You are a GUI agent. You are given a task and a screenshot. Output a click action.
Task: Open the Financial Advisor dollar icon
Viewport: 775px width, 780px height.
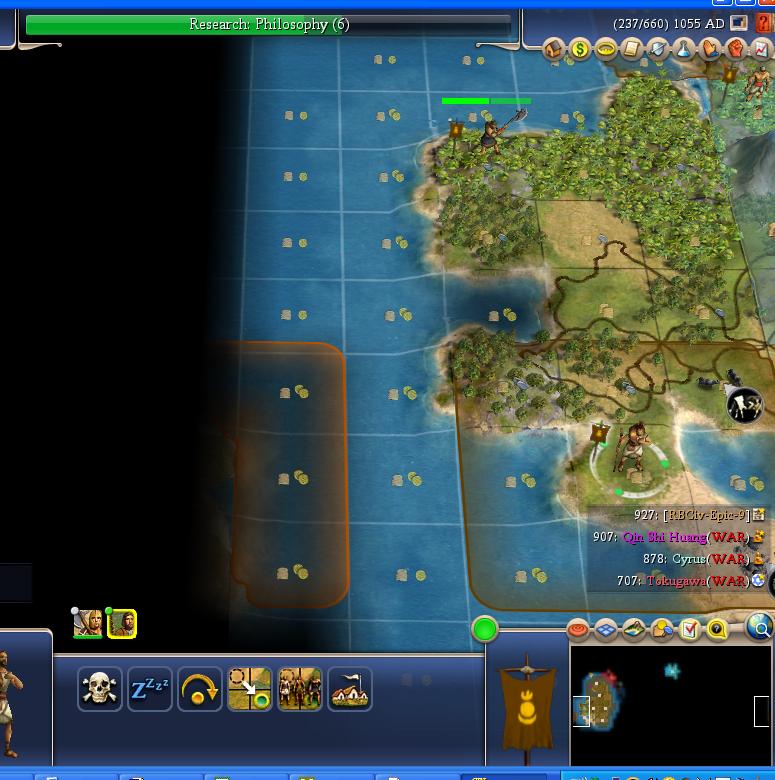click(x=580, y=50)
